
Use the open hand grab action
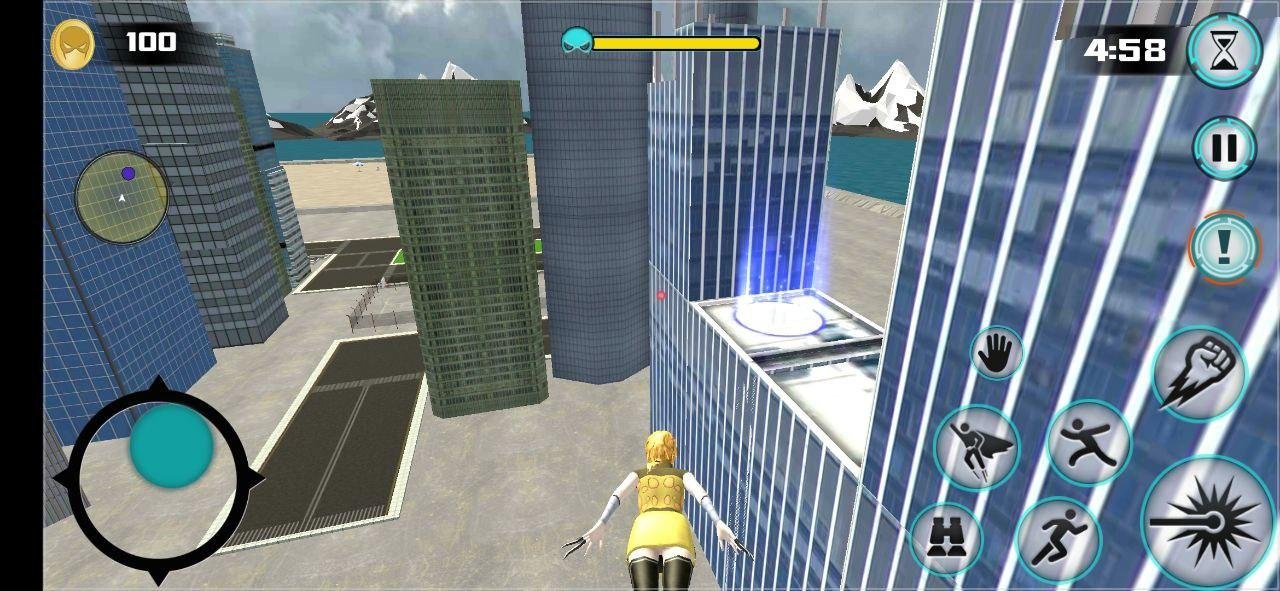tap(996, 353)
